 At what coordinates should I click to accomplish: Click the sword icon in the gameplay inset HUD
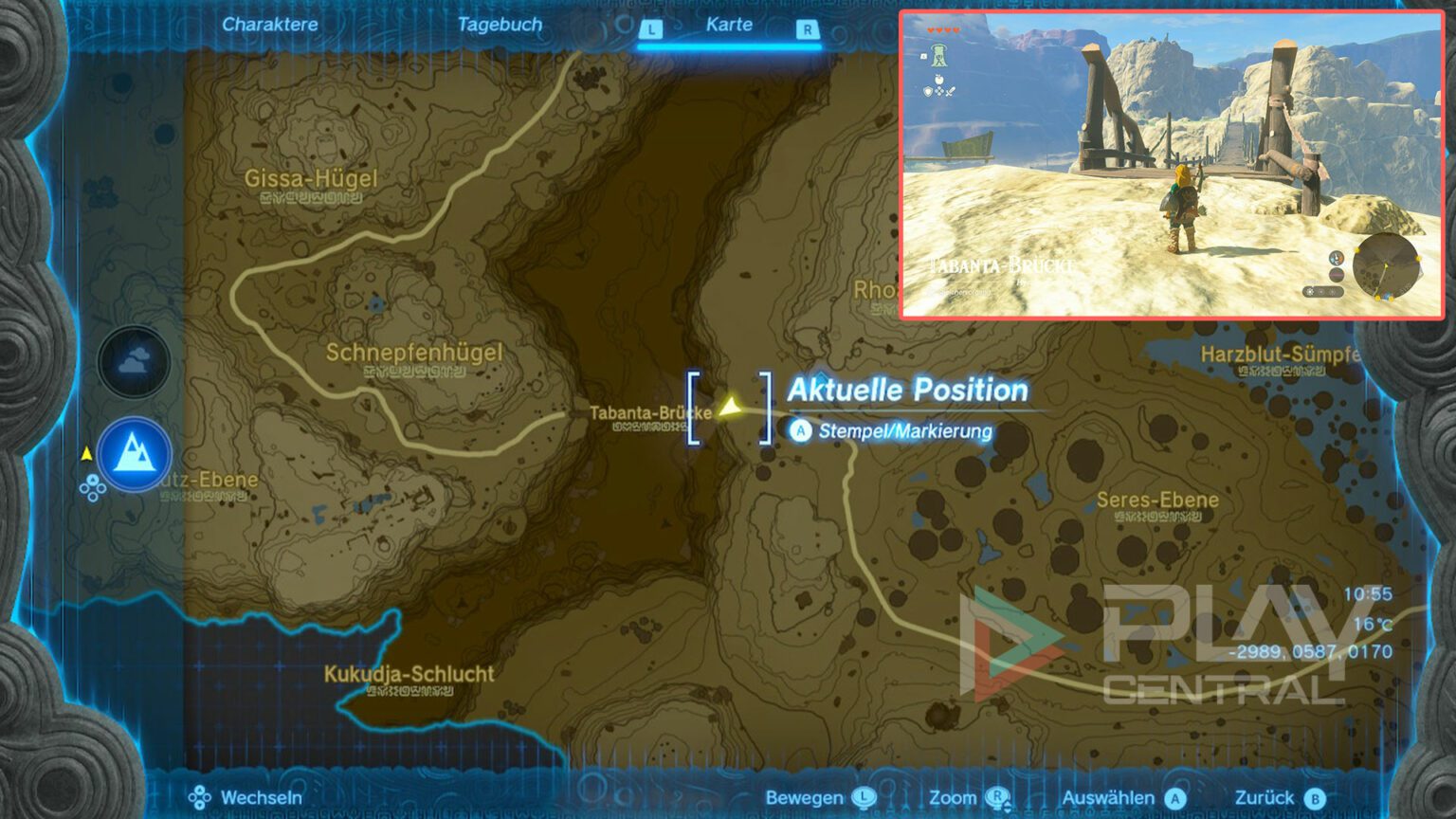click(x=951, y=91)
